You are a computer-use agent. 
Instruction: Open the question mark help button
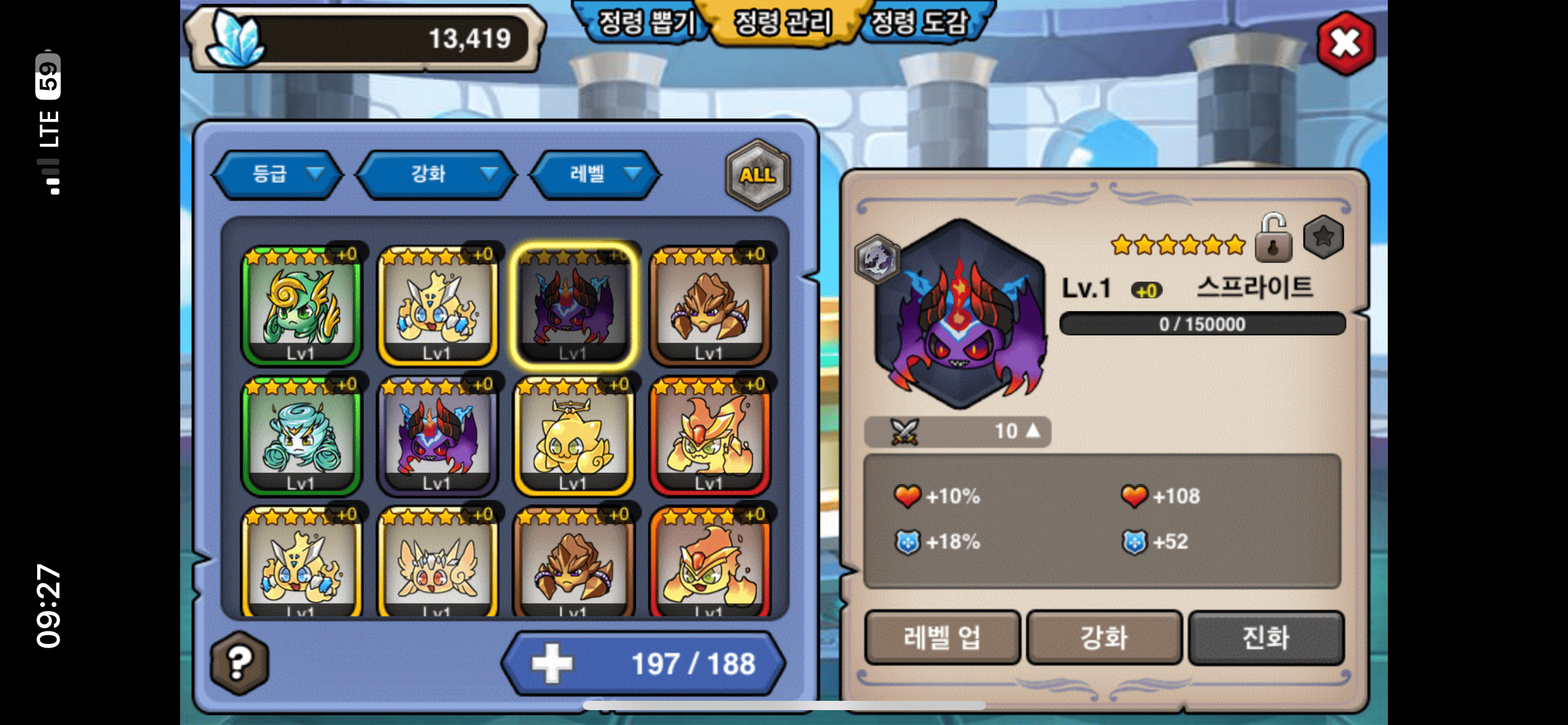[240, 662]
